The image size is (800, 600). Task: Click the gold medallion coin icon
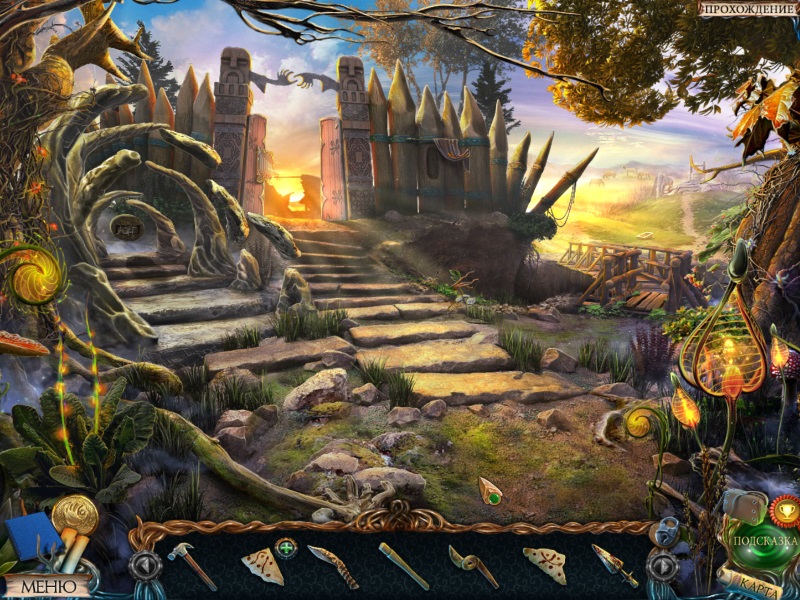pos(75,515)
